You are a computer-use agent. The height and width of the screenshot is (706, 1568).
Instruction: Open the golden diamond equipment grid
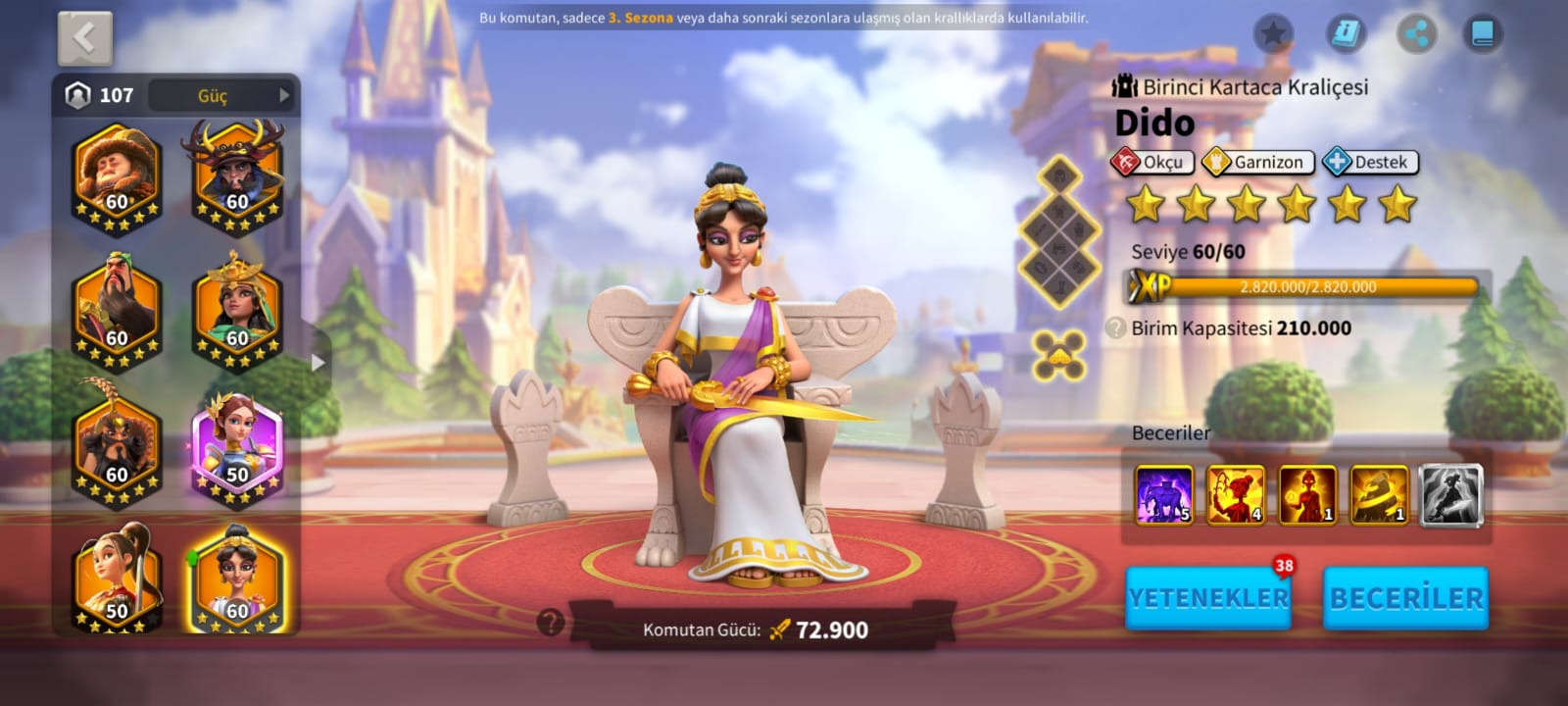(1060, 233)
